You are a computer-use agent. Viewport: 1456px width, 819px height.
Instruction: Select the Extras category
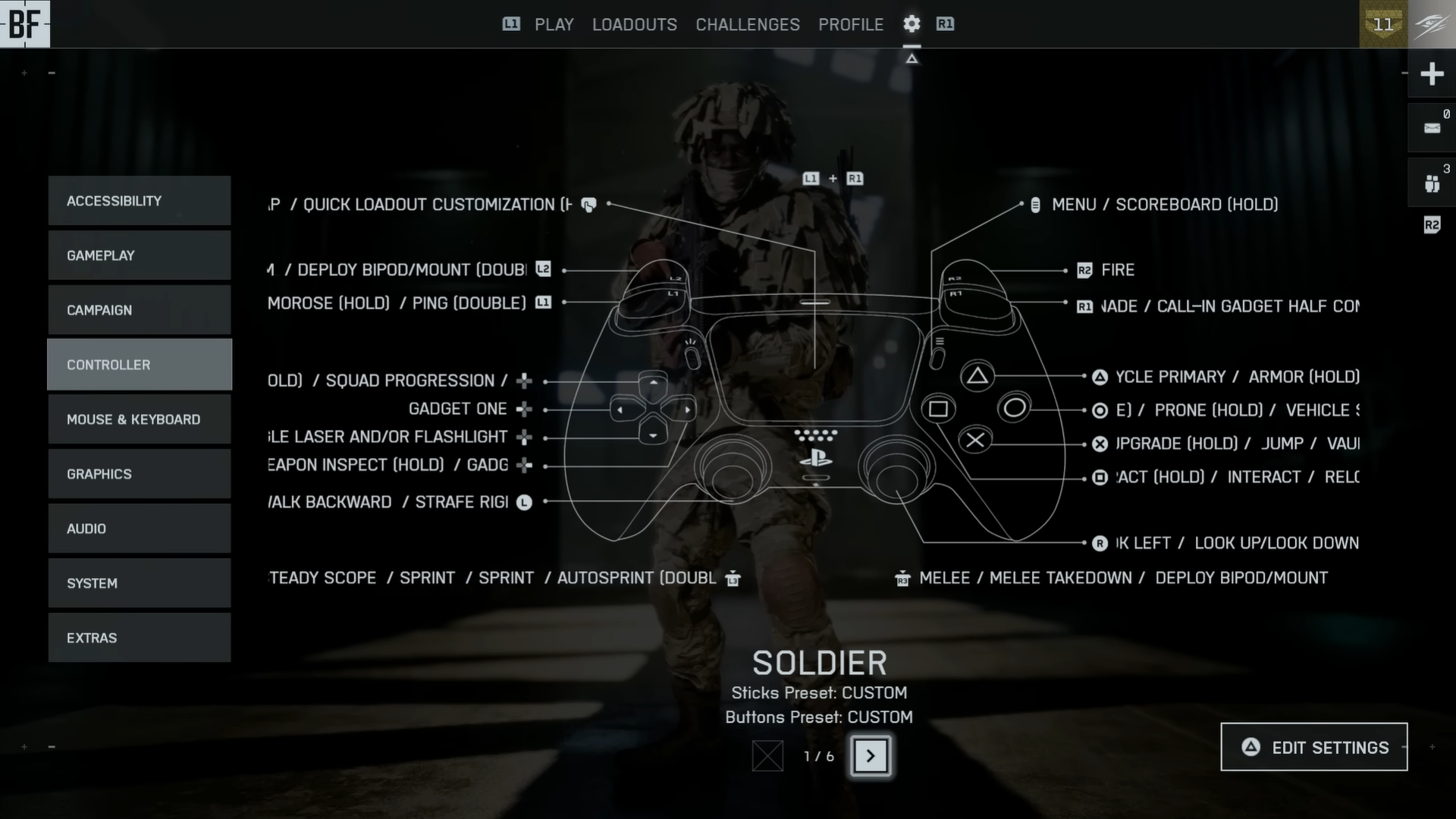pos(140,638)
